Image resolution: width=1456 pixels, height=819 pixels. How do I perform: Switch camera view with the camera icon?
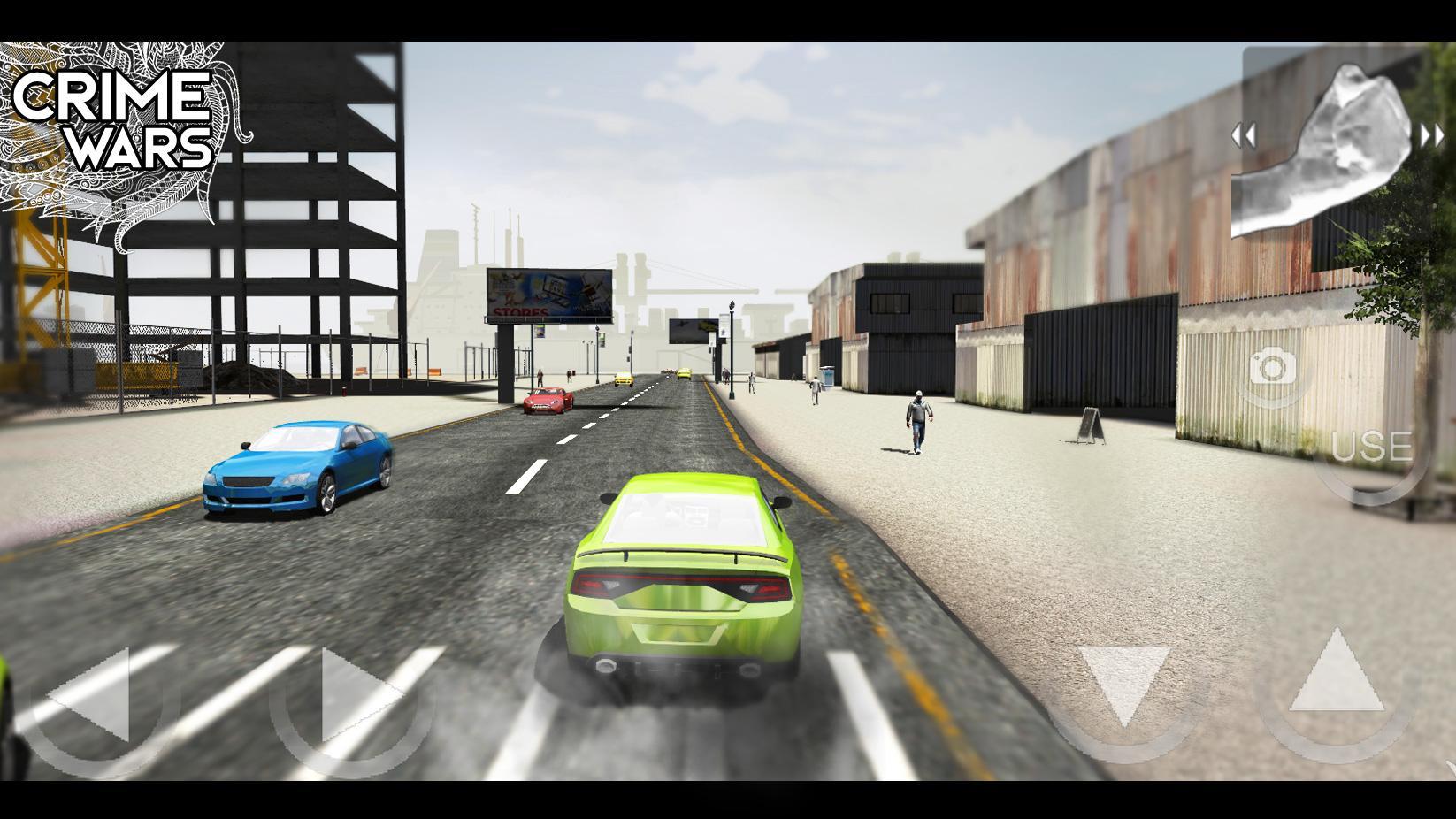tap(1273, 367)
